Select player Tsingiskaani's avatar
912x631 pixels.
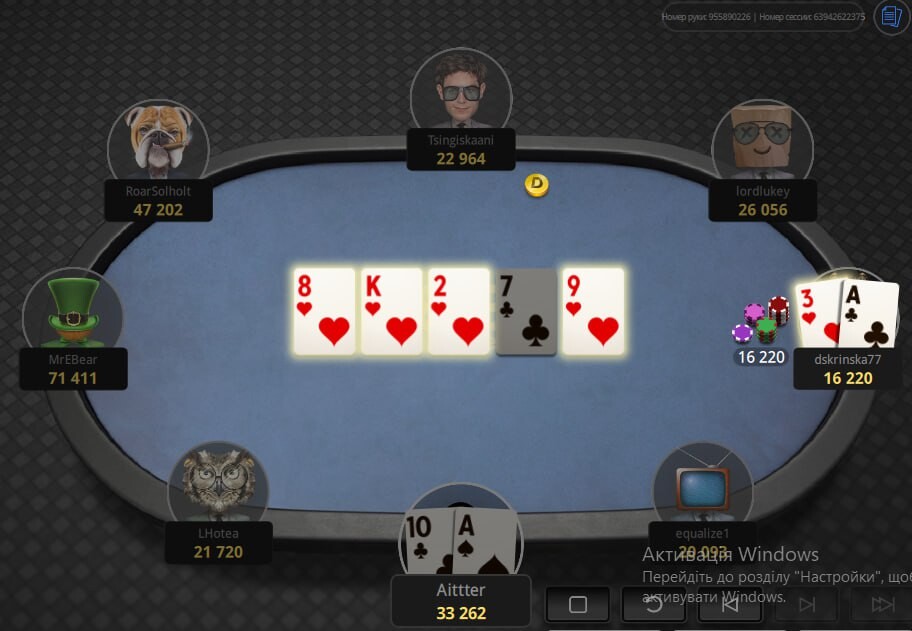[461, 91]
